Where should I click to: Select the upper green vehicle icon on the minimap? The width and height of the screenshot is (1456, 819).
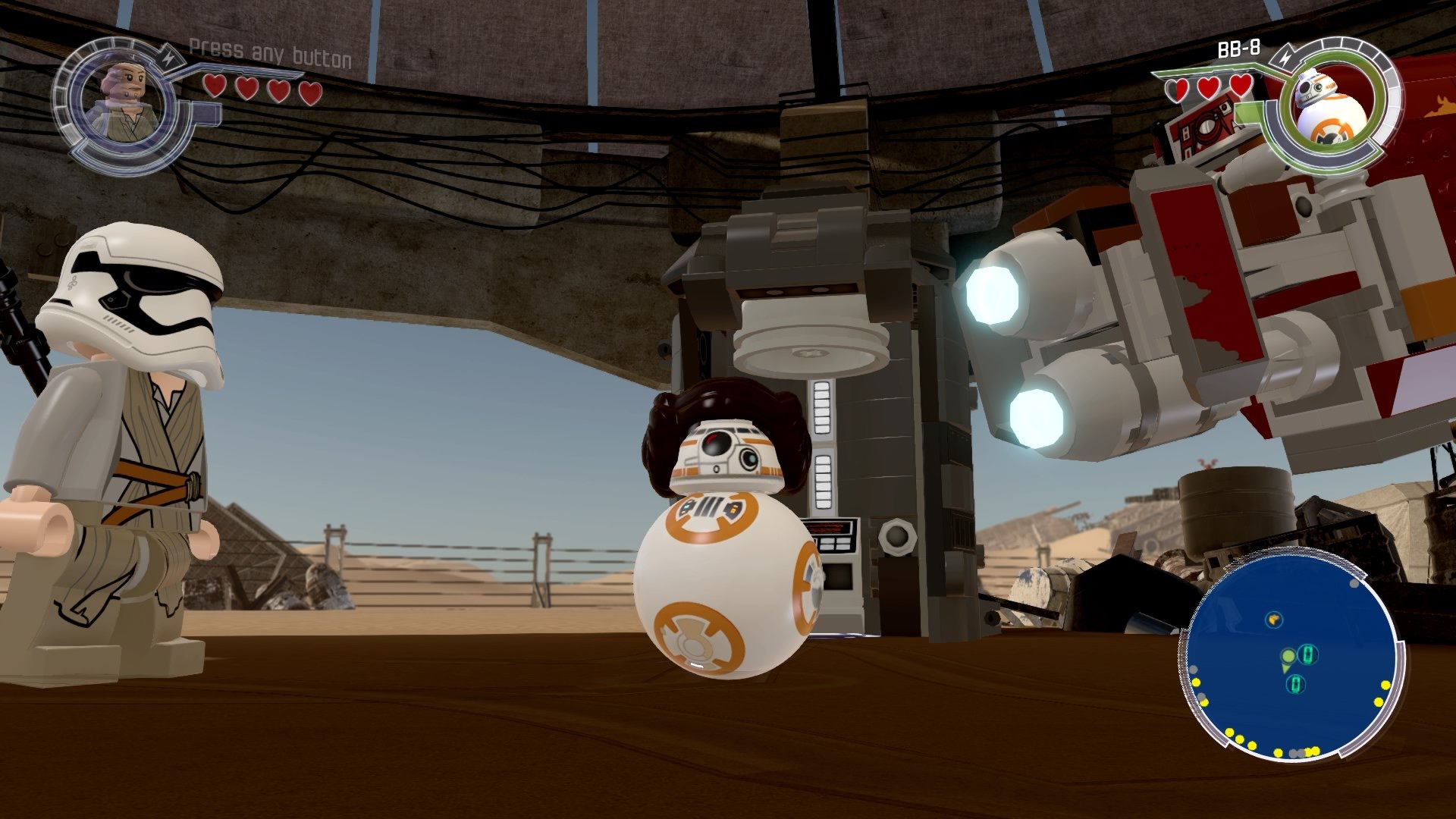1308,654
